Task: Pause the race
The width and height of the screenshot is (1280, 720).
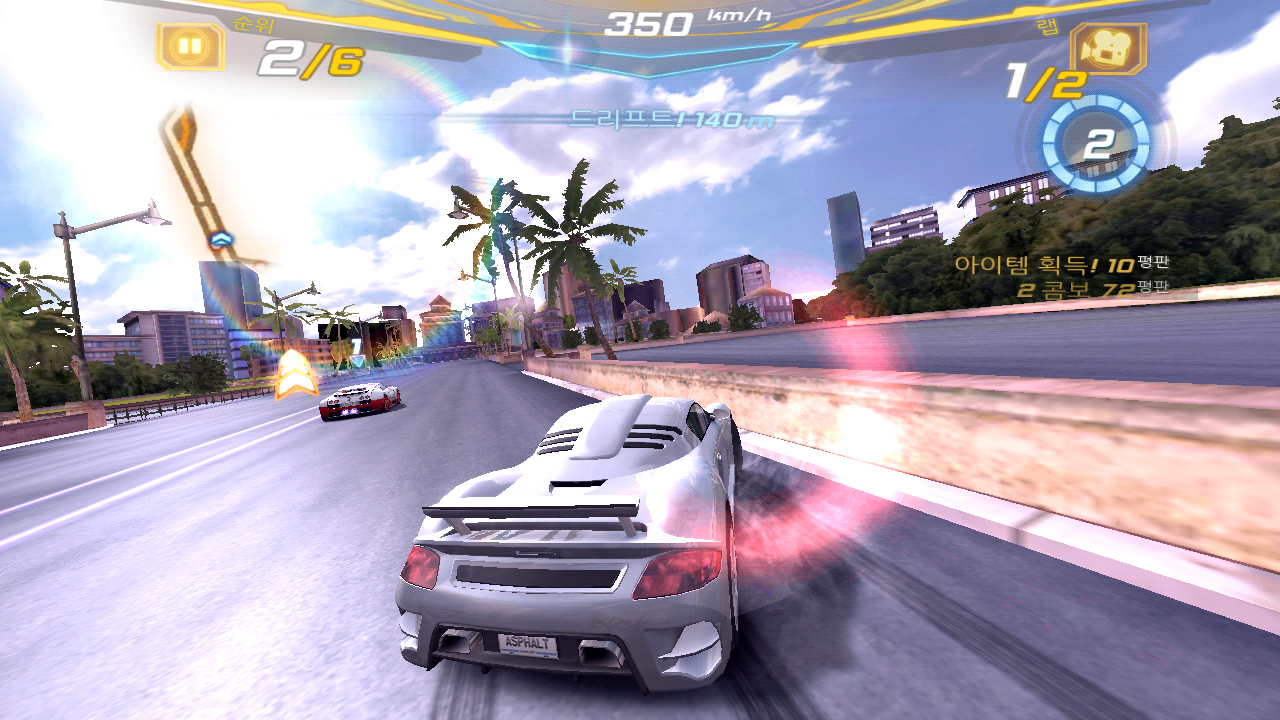Action: [x=190, y=45]
